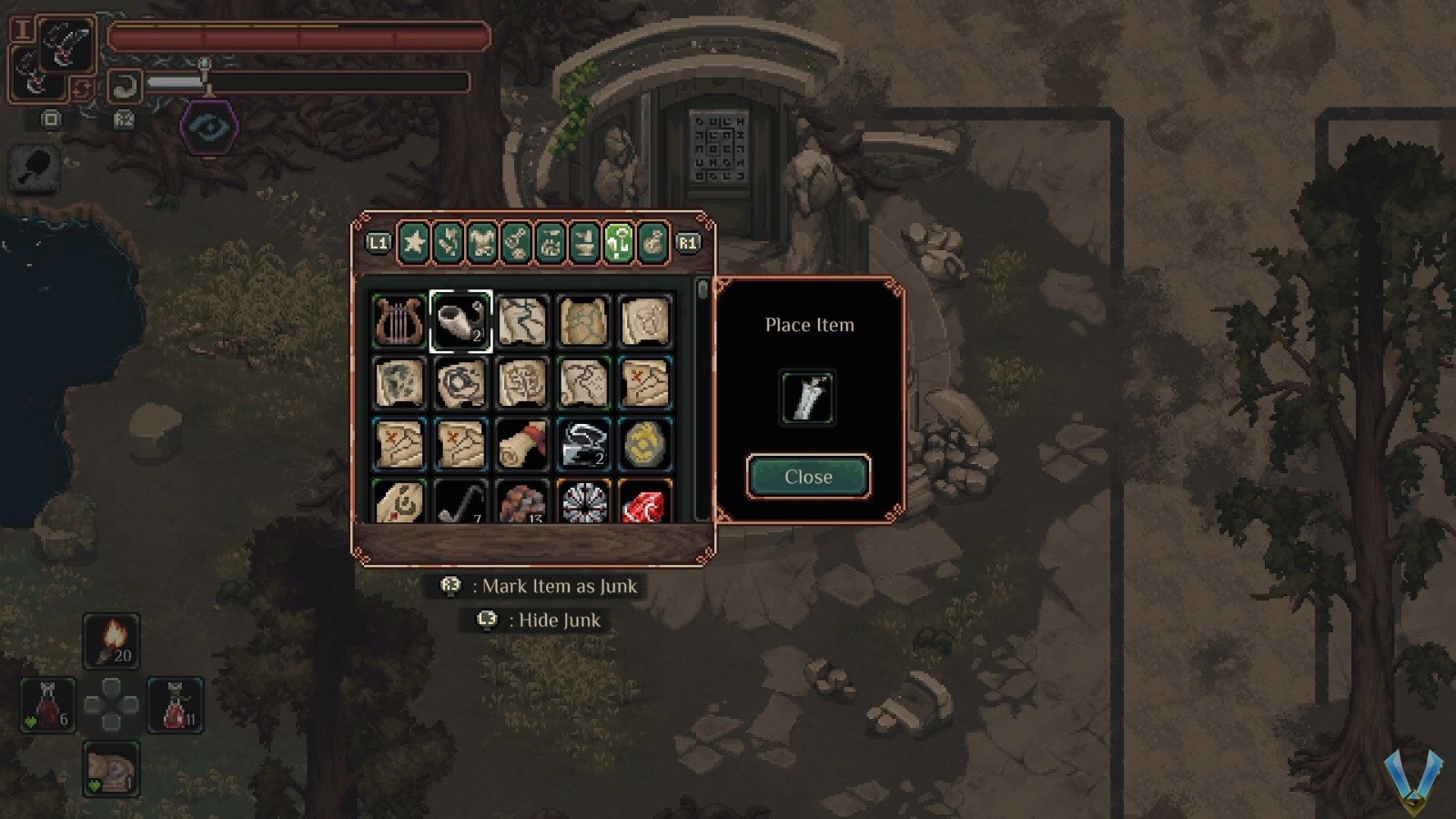The image size is (1456, 819).
Task: Choose the ore pile stacked 13
Action: click(x=522, y=503)
